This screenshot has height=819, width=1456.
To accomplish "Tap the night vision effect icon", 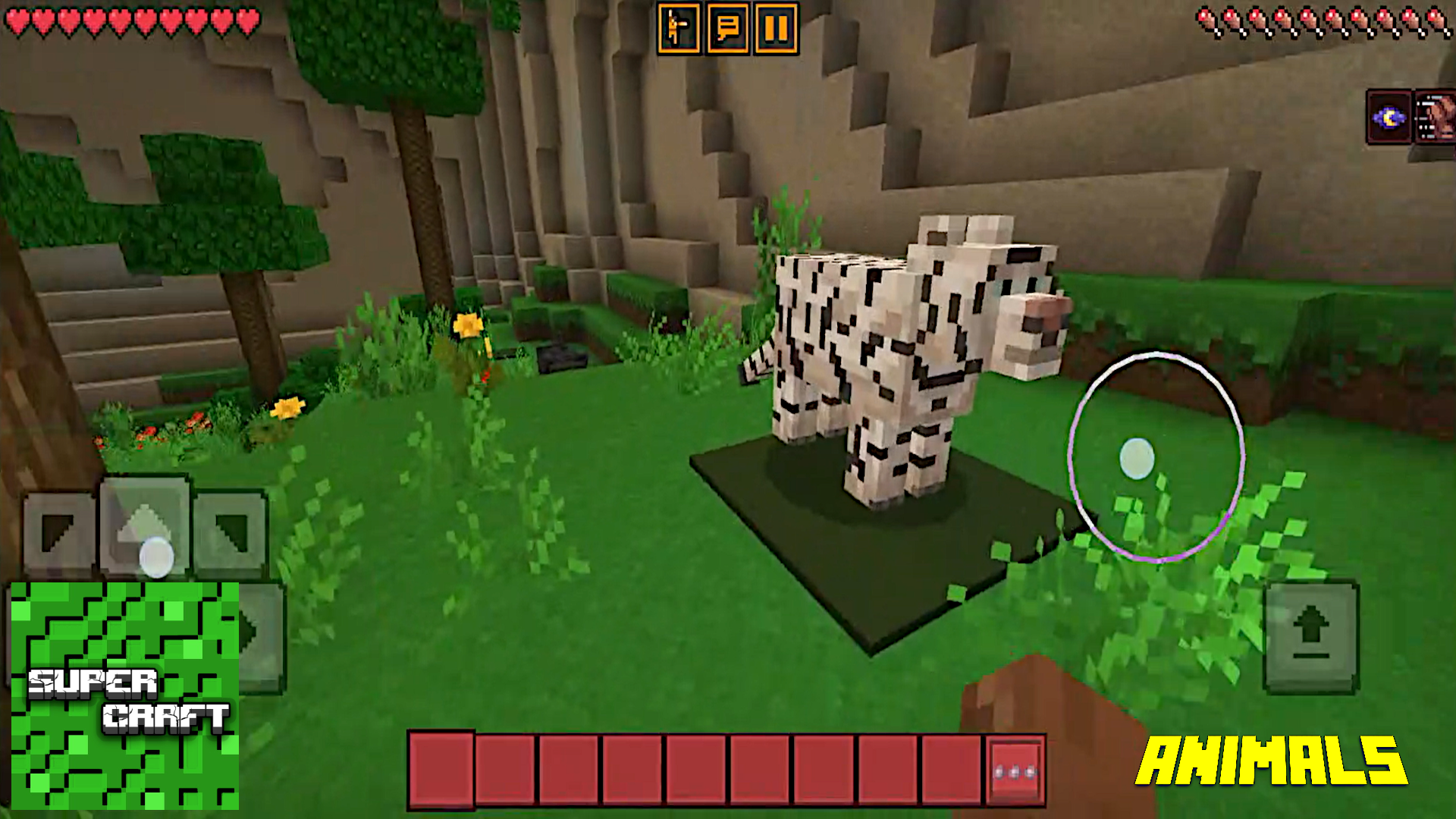I will (1389, 118).
